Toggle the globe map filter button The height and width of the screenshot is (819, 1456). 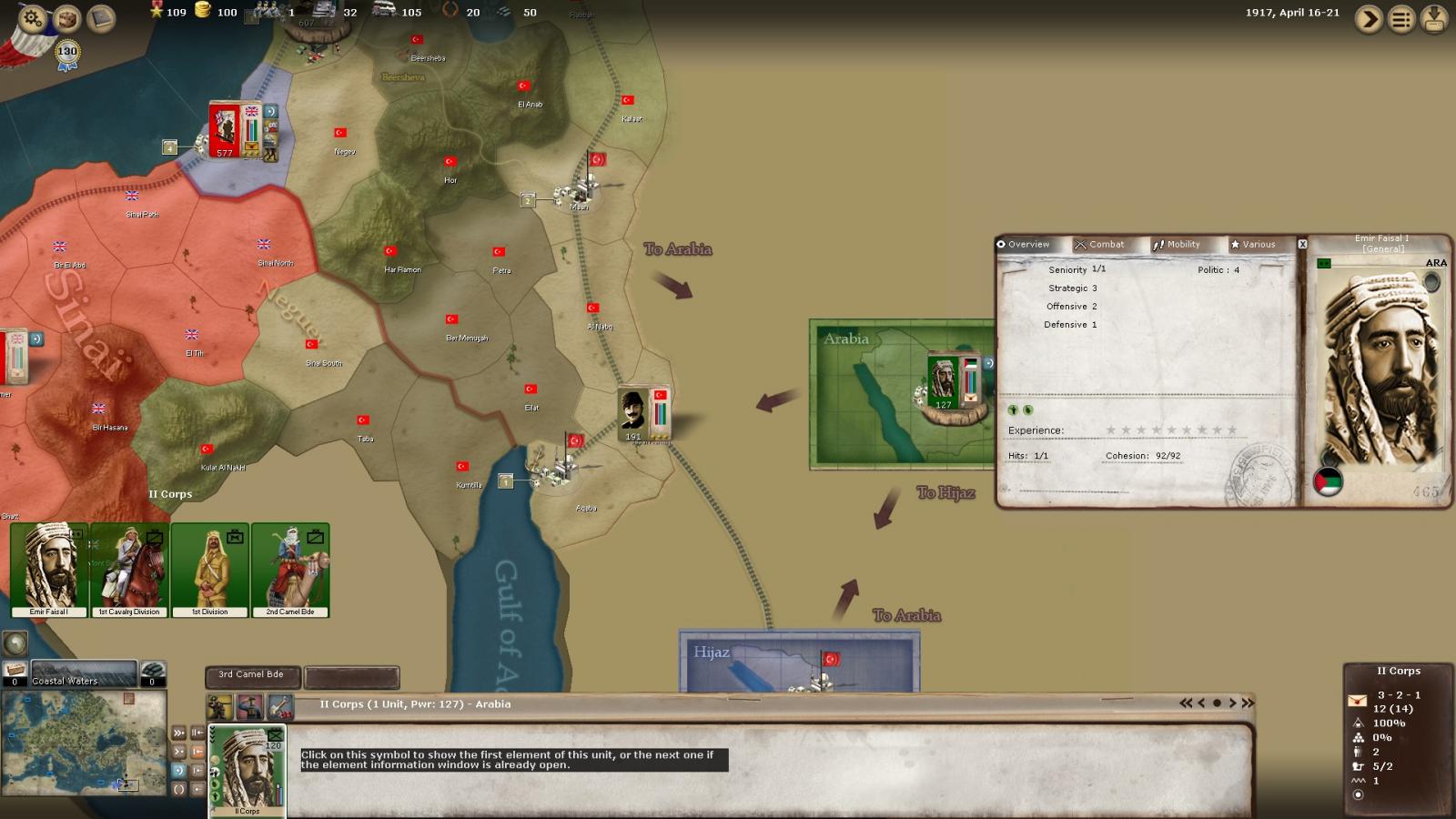coord(15,643)
